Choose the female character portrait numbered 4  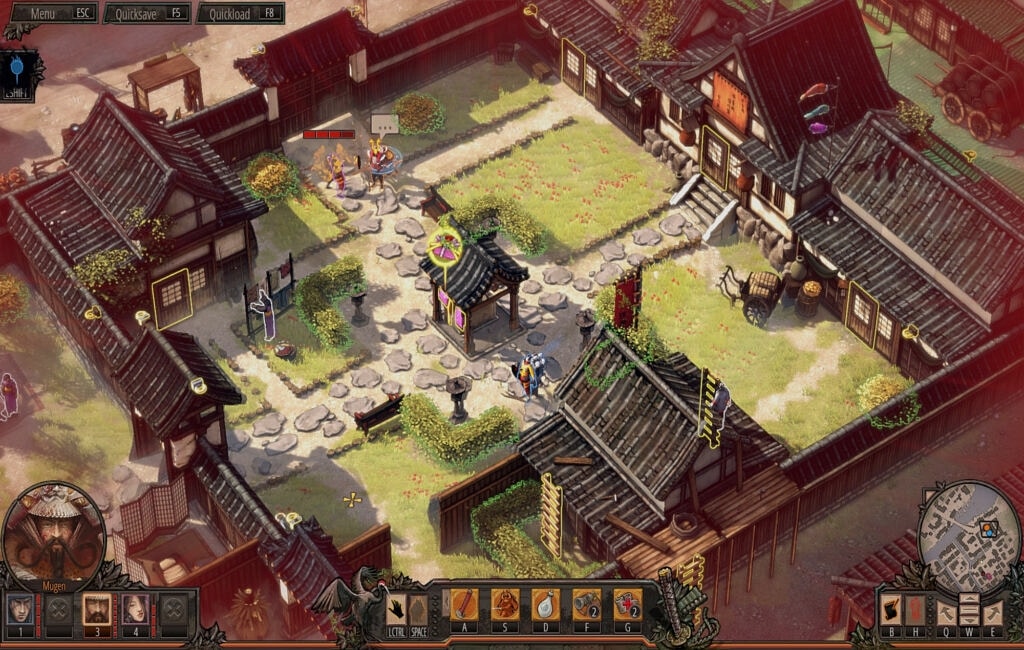pyautogui.click(x=136, y=608)
